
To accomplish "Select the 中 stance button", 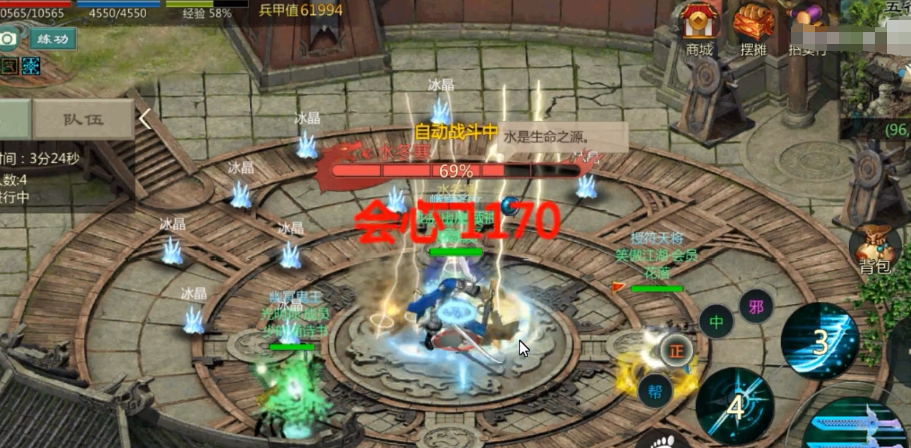I will pos(716,322).
